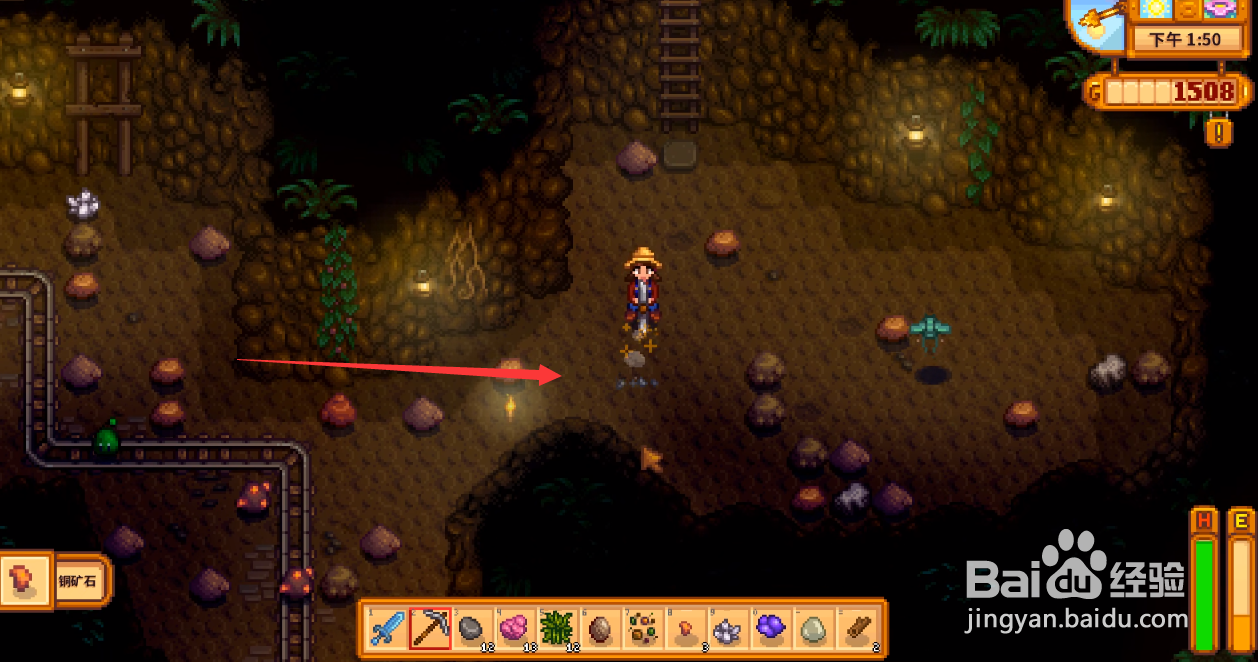Select the copper ore hotbar slot
1258x662 pixels.
[686, 629]
